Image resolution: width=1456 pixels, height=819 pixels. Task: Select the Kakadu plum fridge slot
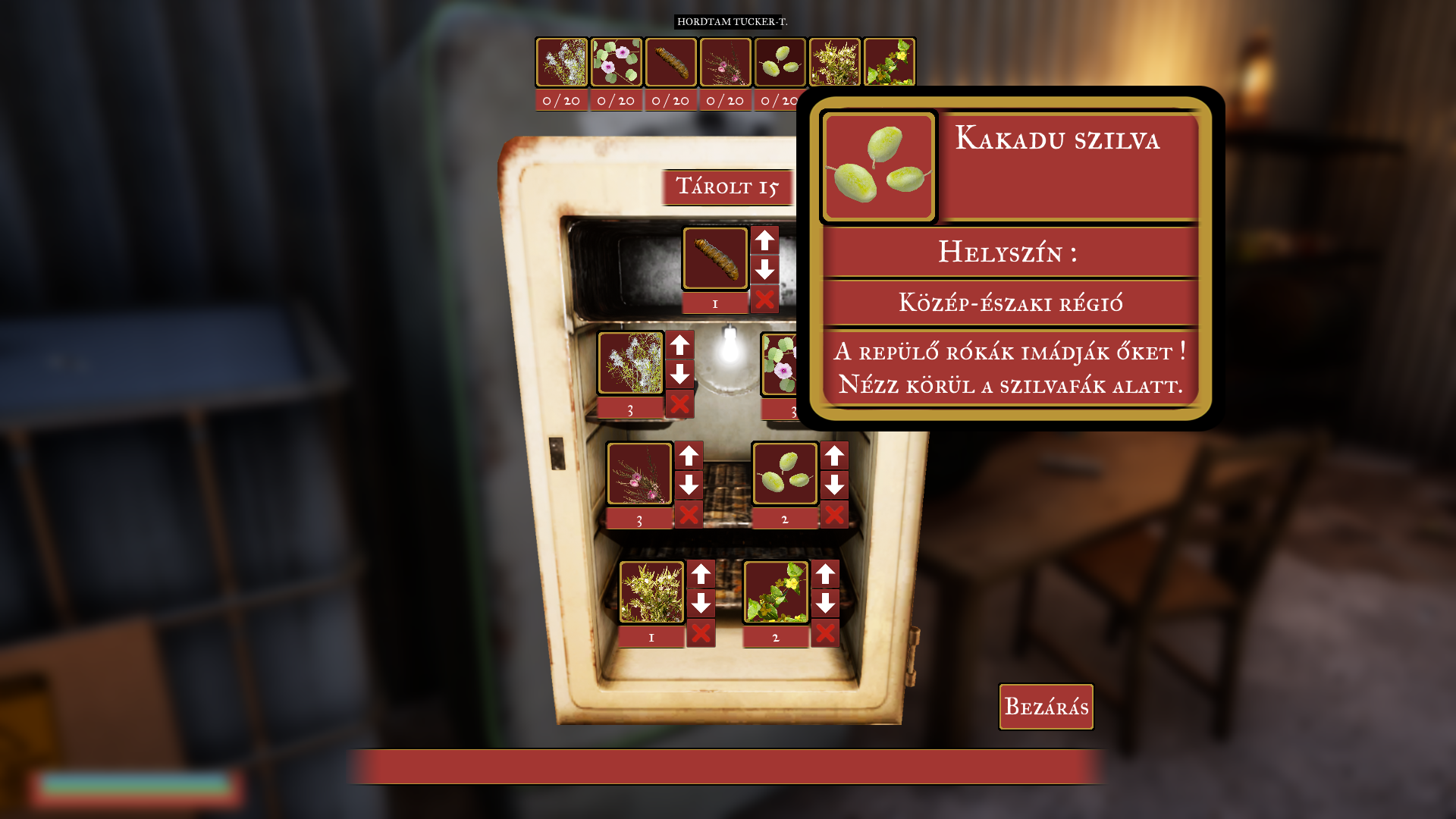point(785,474)
